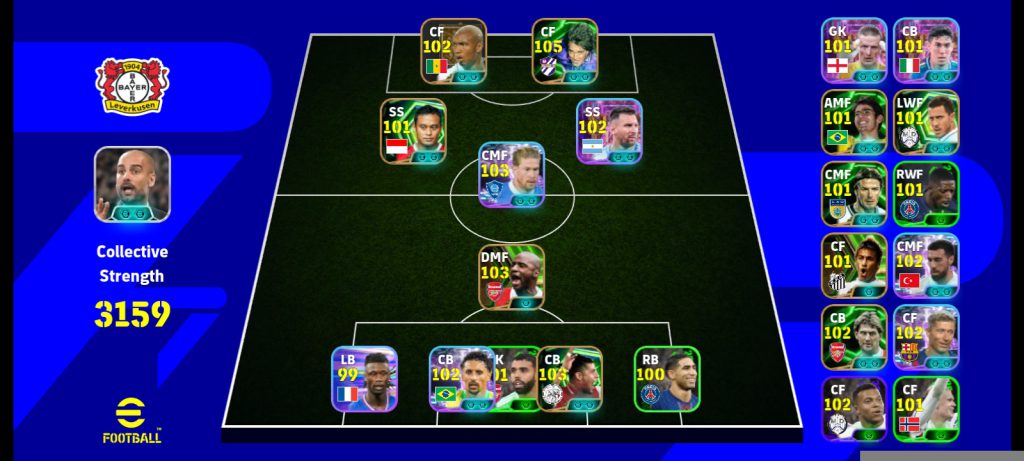Choose the CF 101 card with Norway flag

(926, 409)
